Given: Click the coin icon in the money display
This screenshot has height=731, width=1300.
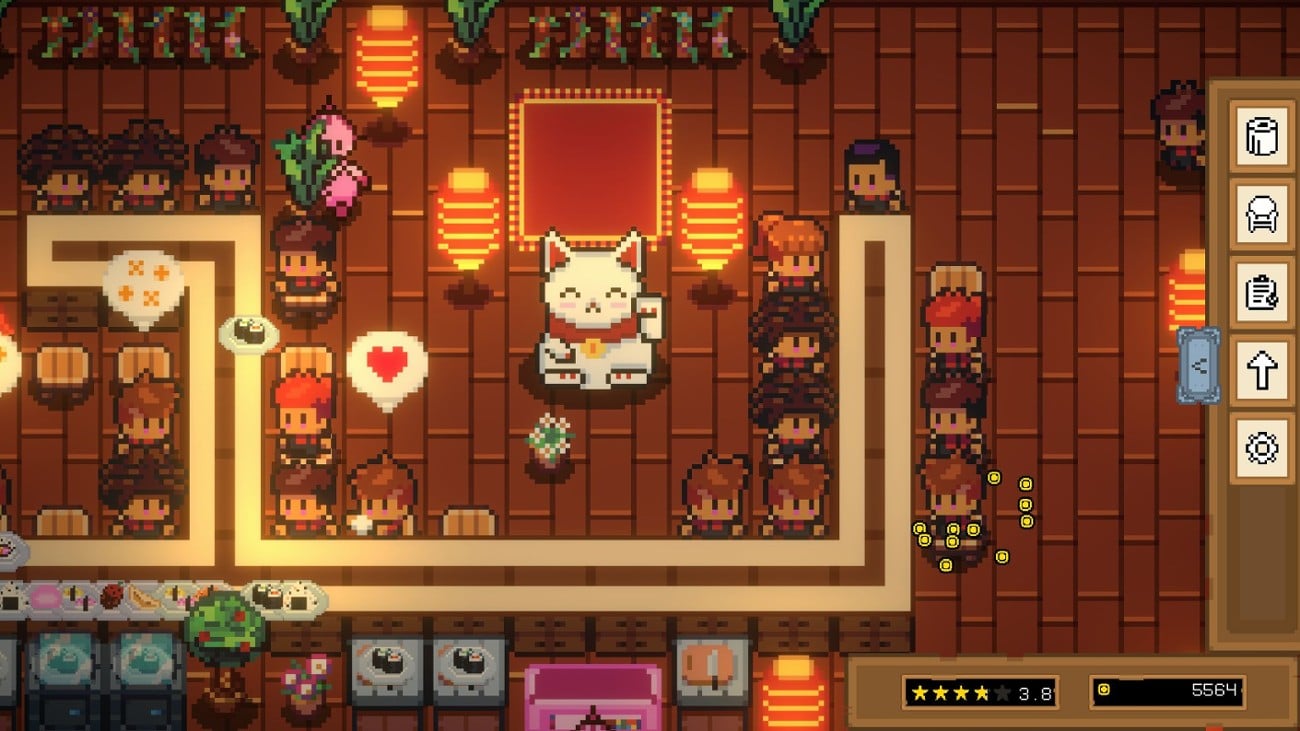Looking at the screenshot, I should [x=1105, y=688].
